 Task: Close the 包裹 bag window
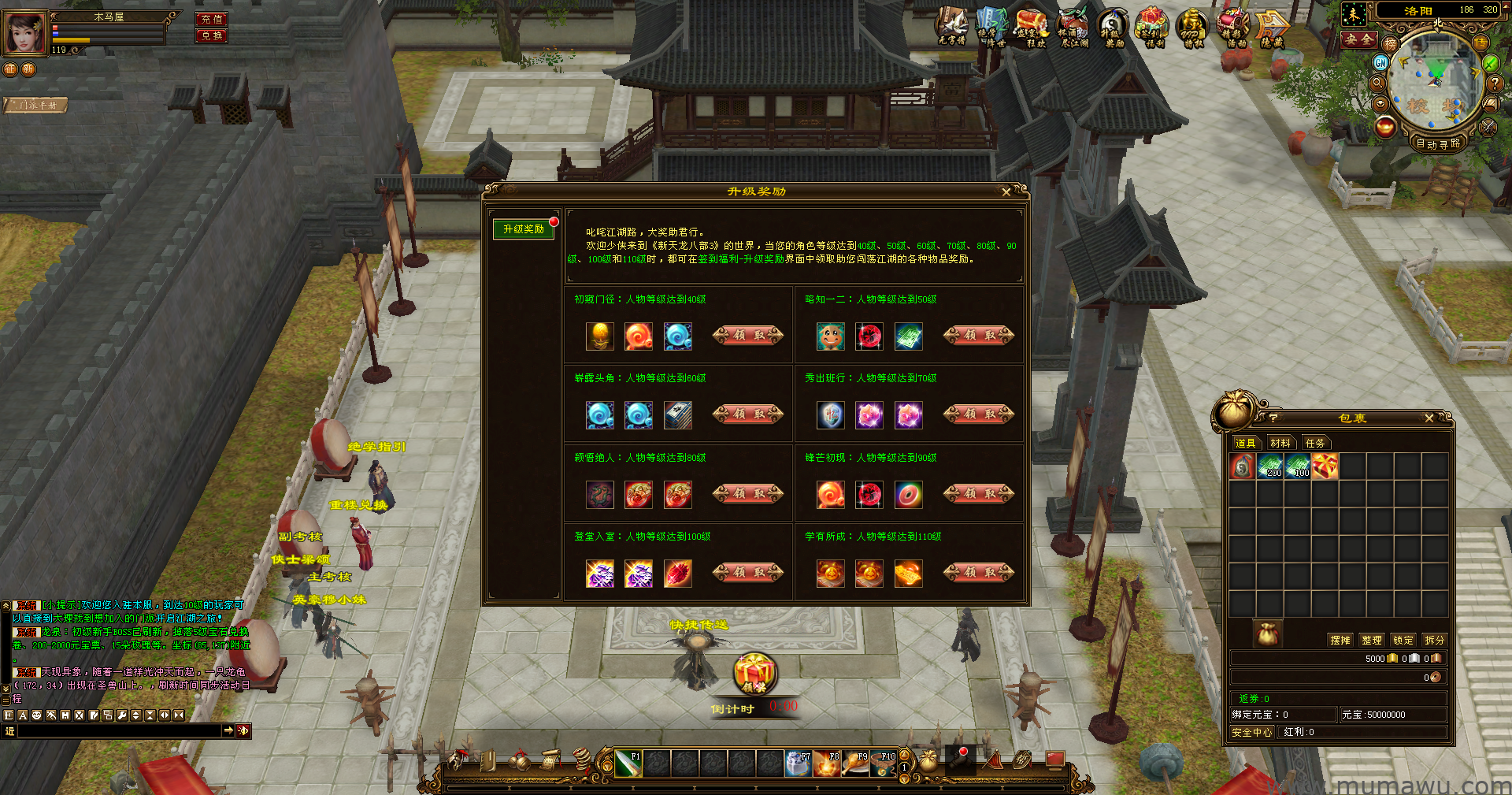(1429, 418)
